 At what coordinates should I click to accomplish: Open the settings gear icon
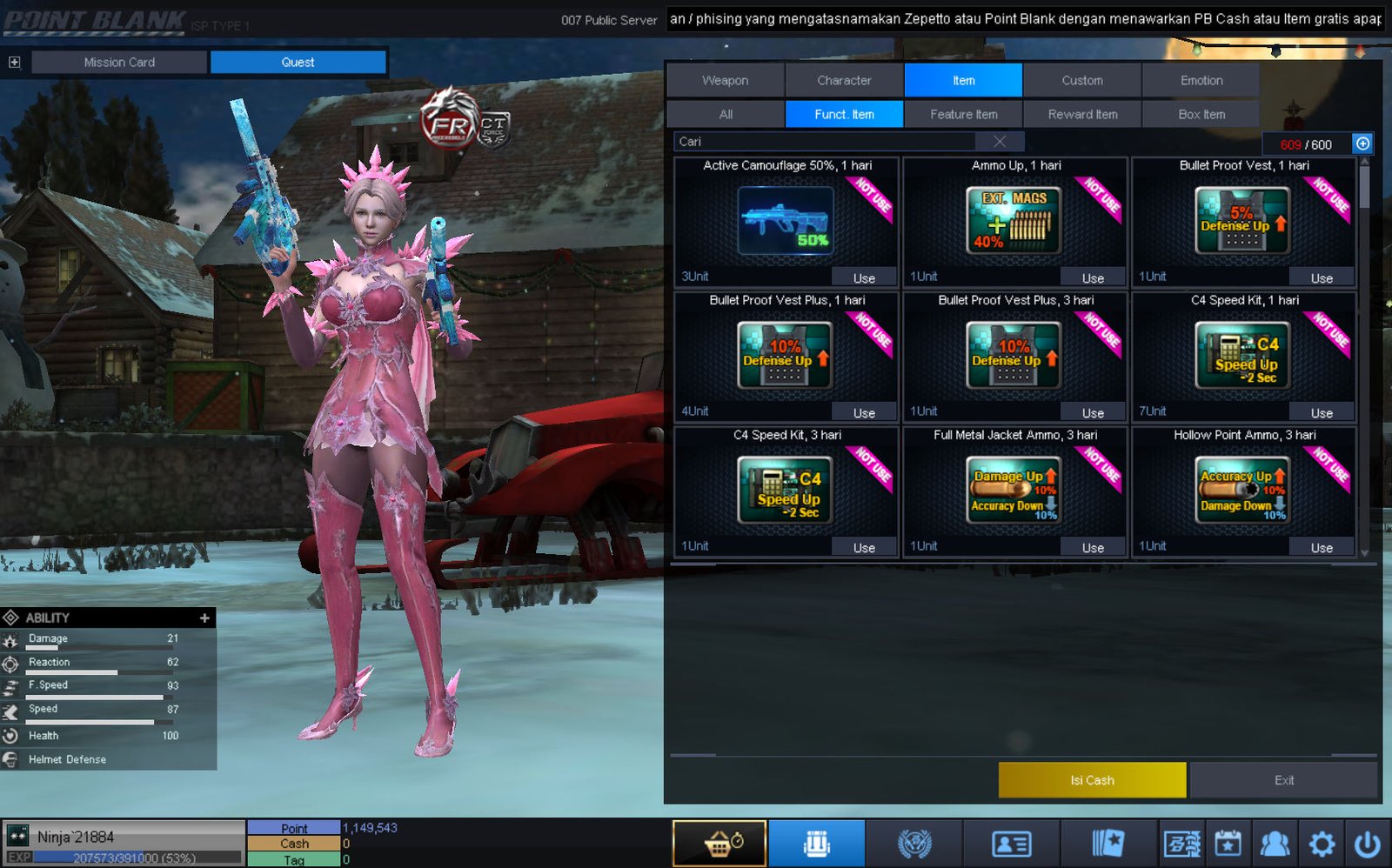point(1322,844)
